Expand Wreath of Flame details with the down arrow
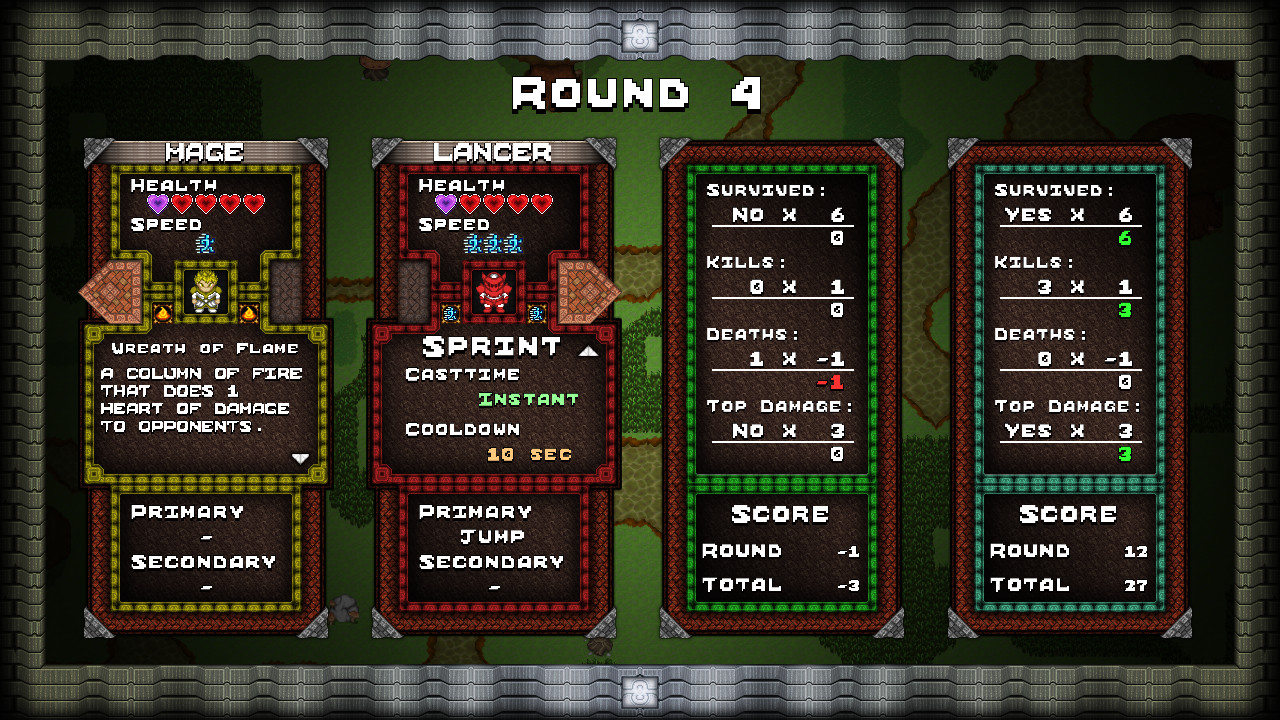The width and height of the screenshot is (1280, 720). click(x=300, y=458)
